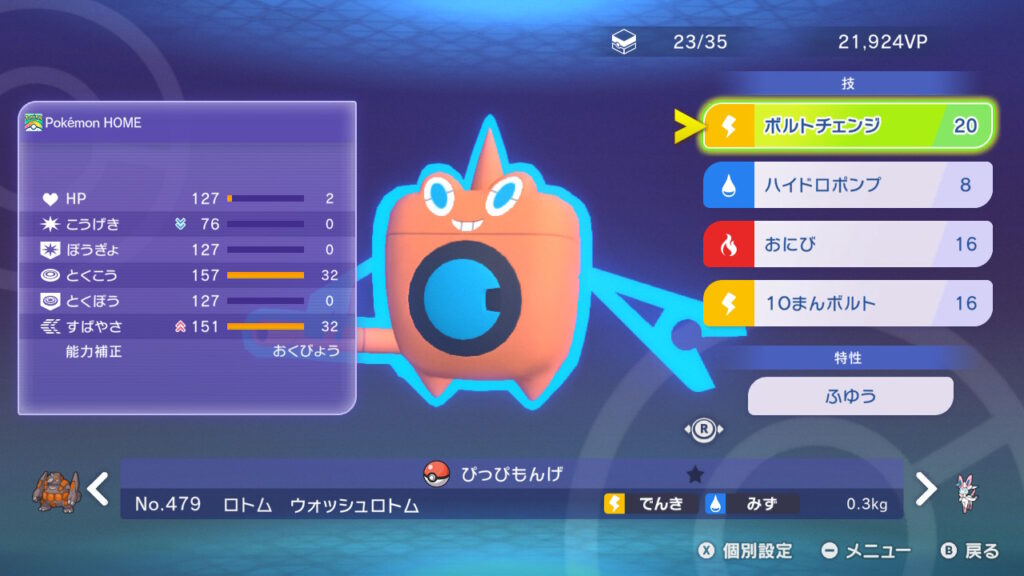
Task: Open the ふゆう ability box
Action: click(850, 396)
